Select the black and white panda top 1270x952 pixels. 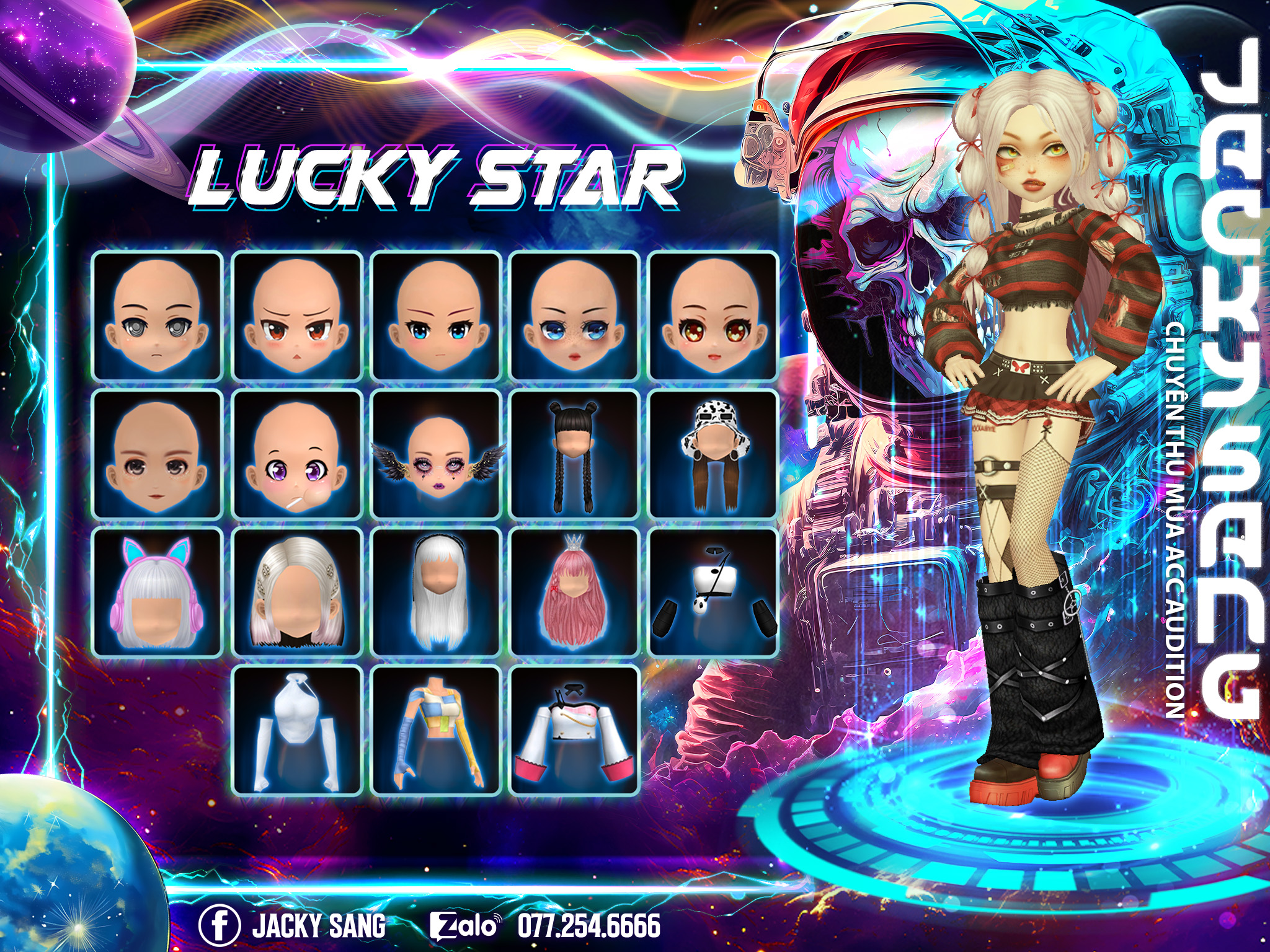tap(713, 592)
